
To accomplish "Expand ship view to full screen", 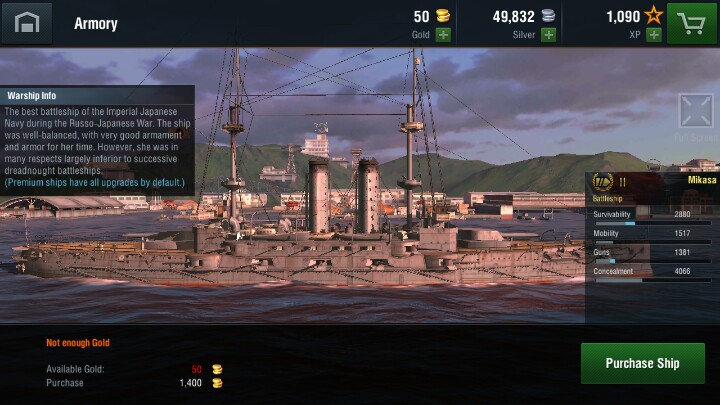I will pyautogui.click(x=695, y=111).
